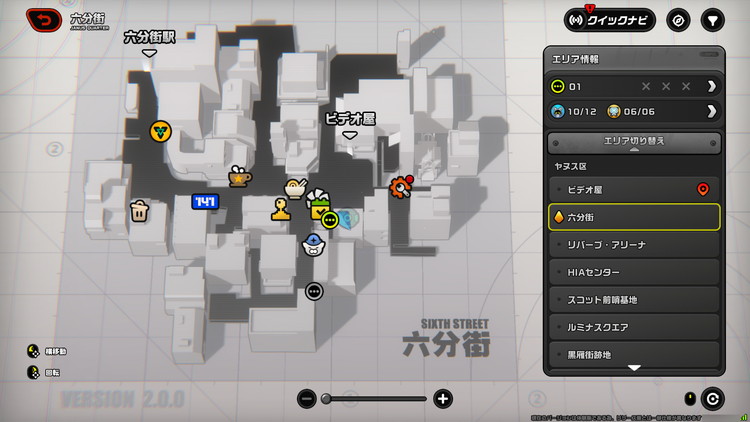
Task: Open the map filter funnel button
Action: click(712, 20)
